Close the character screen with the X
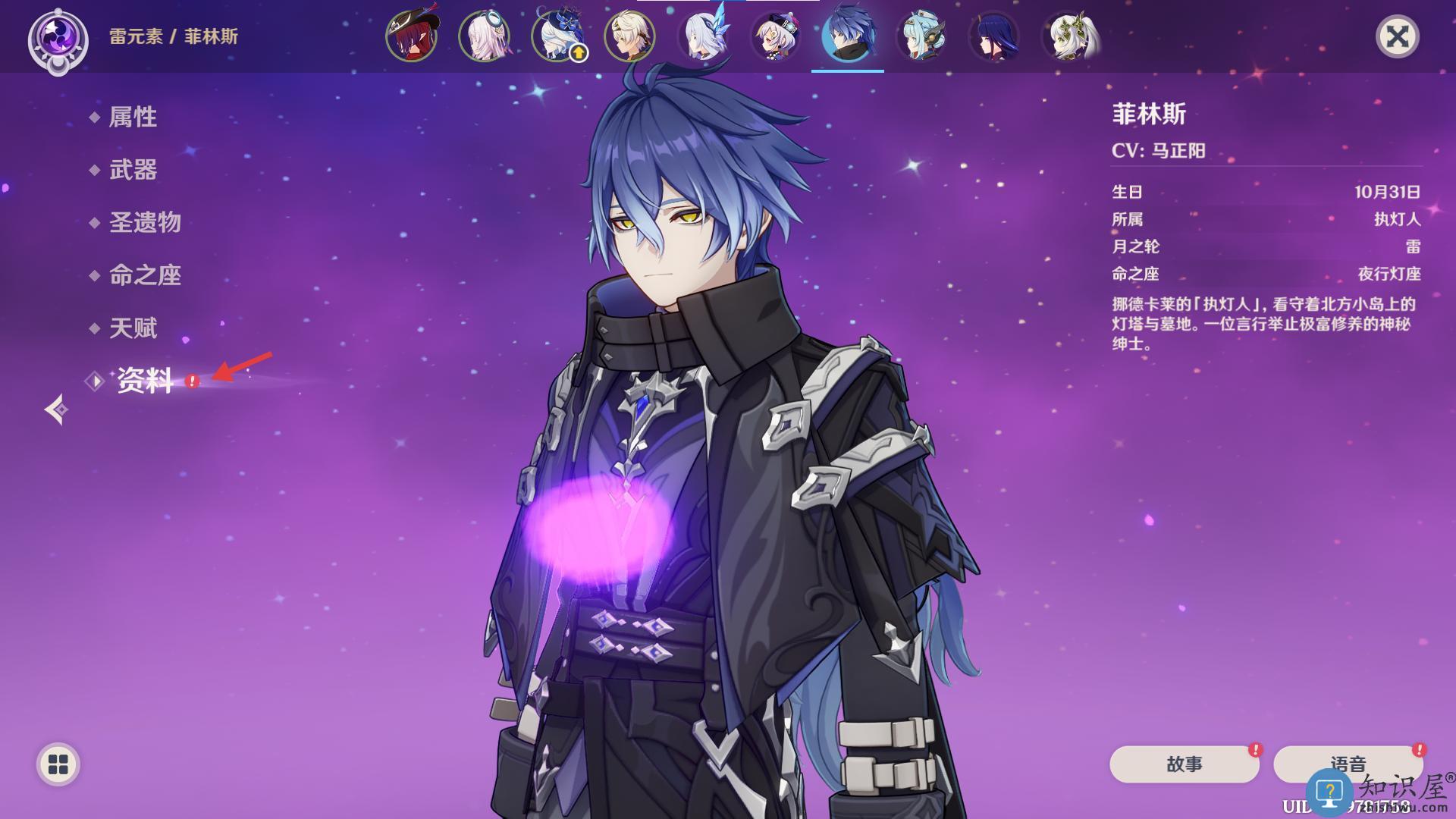This screenshot has width=1456, height=819. click(x=1397, y=36)
